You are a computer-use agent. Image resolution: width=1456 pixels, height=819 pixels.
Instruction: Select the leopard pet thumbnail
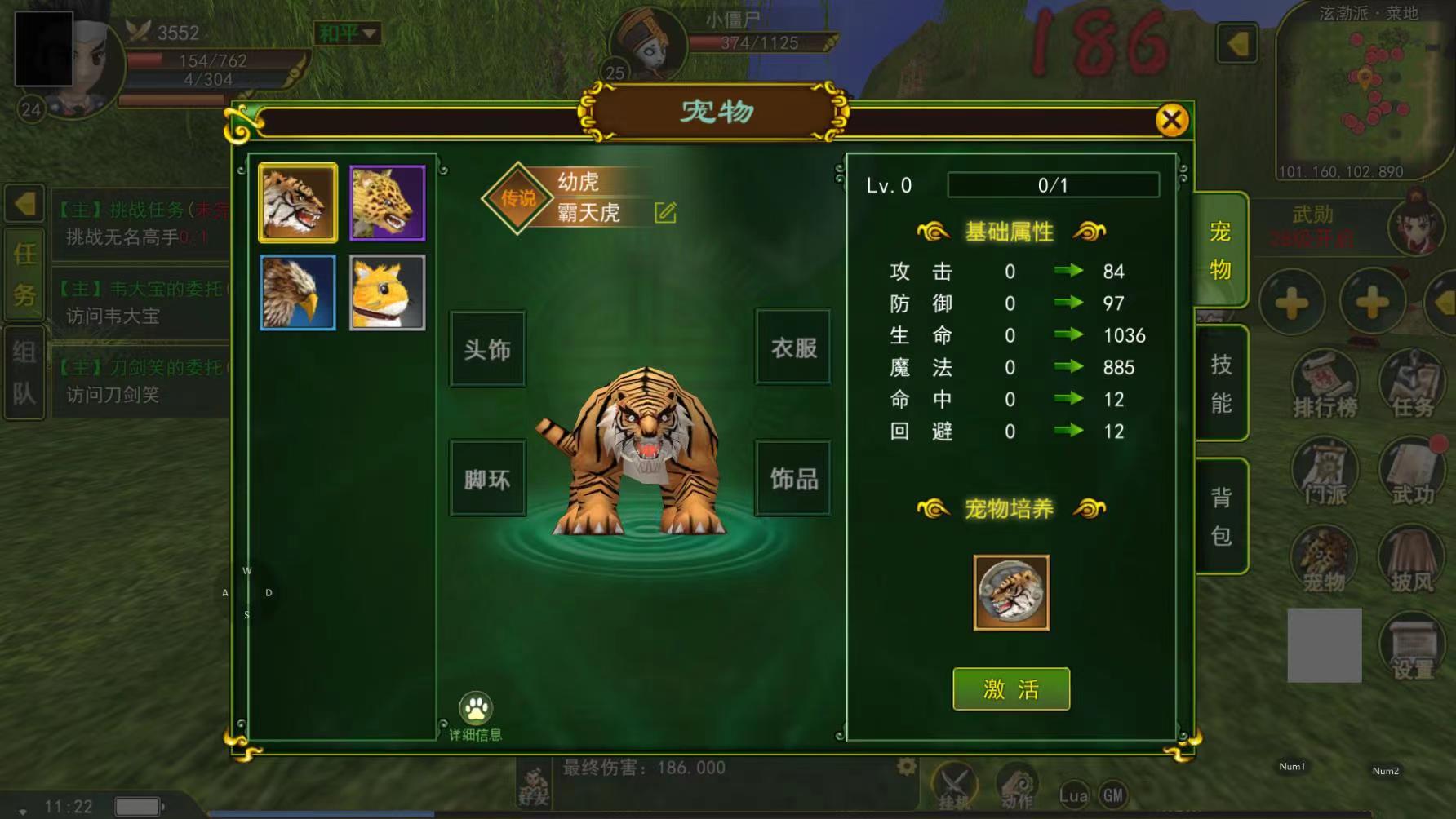387,202
